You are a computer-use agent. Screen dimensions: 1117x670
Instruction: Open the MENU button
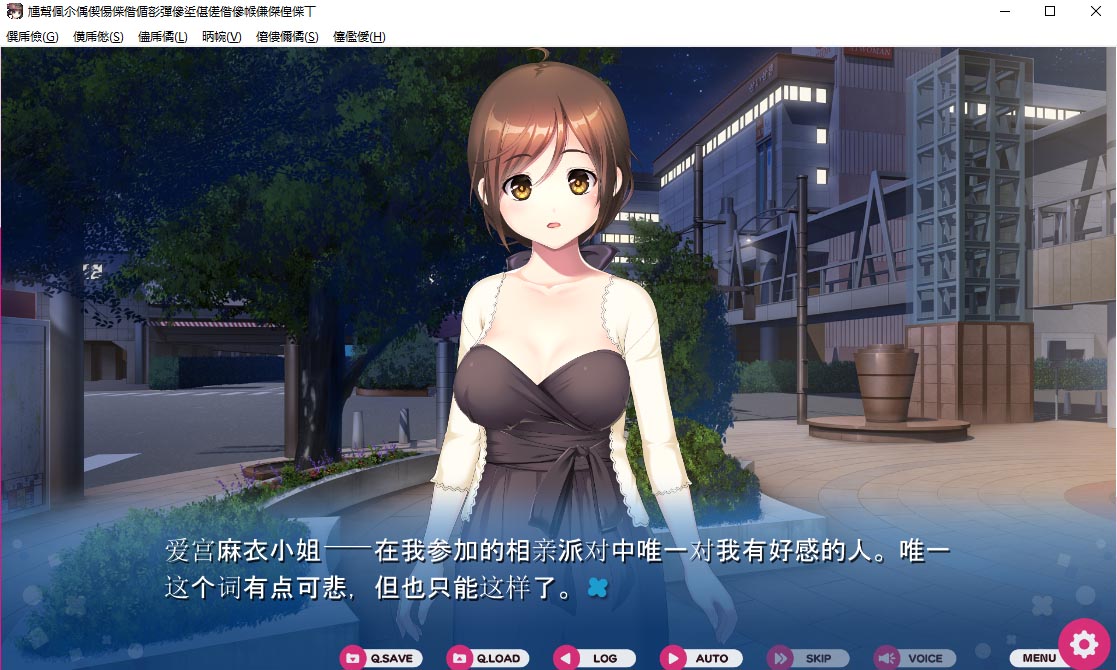pos(1038,658)
